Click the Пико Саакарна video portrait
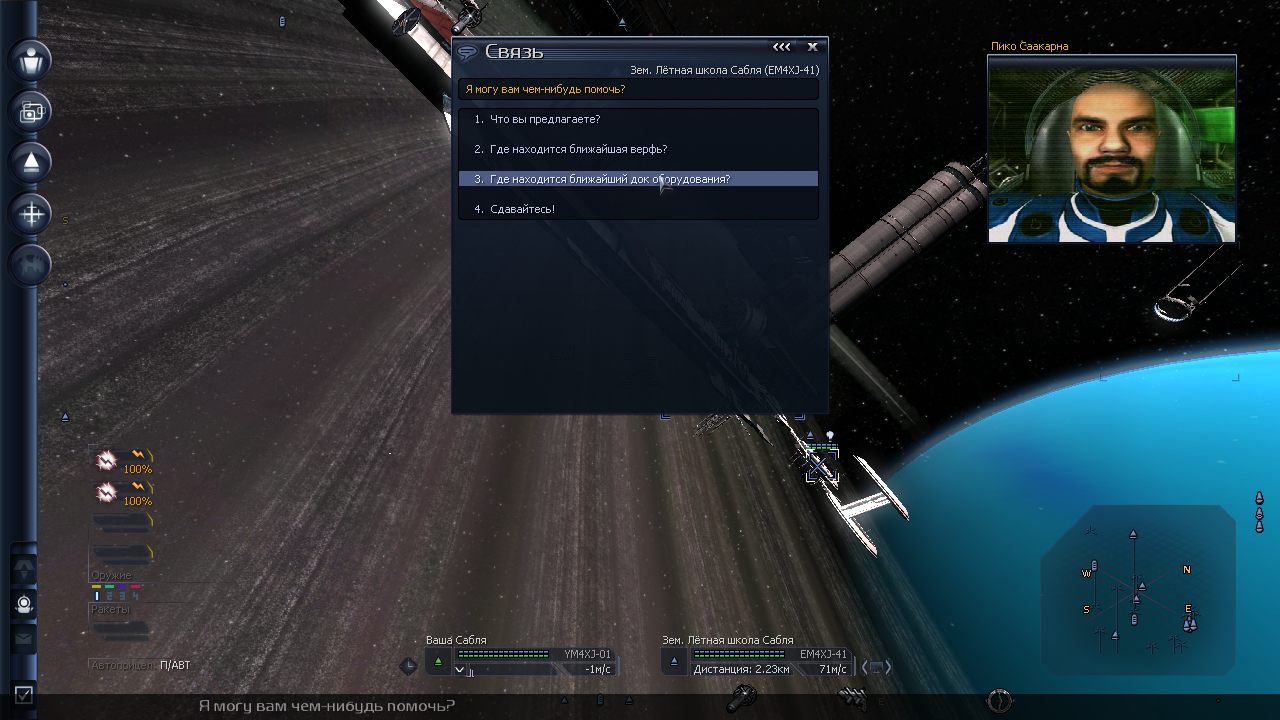The image size is (1280, 720). click(1111, 150)
